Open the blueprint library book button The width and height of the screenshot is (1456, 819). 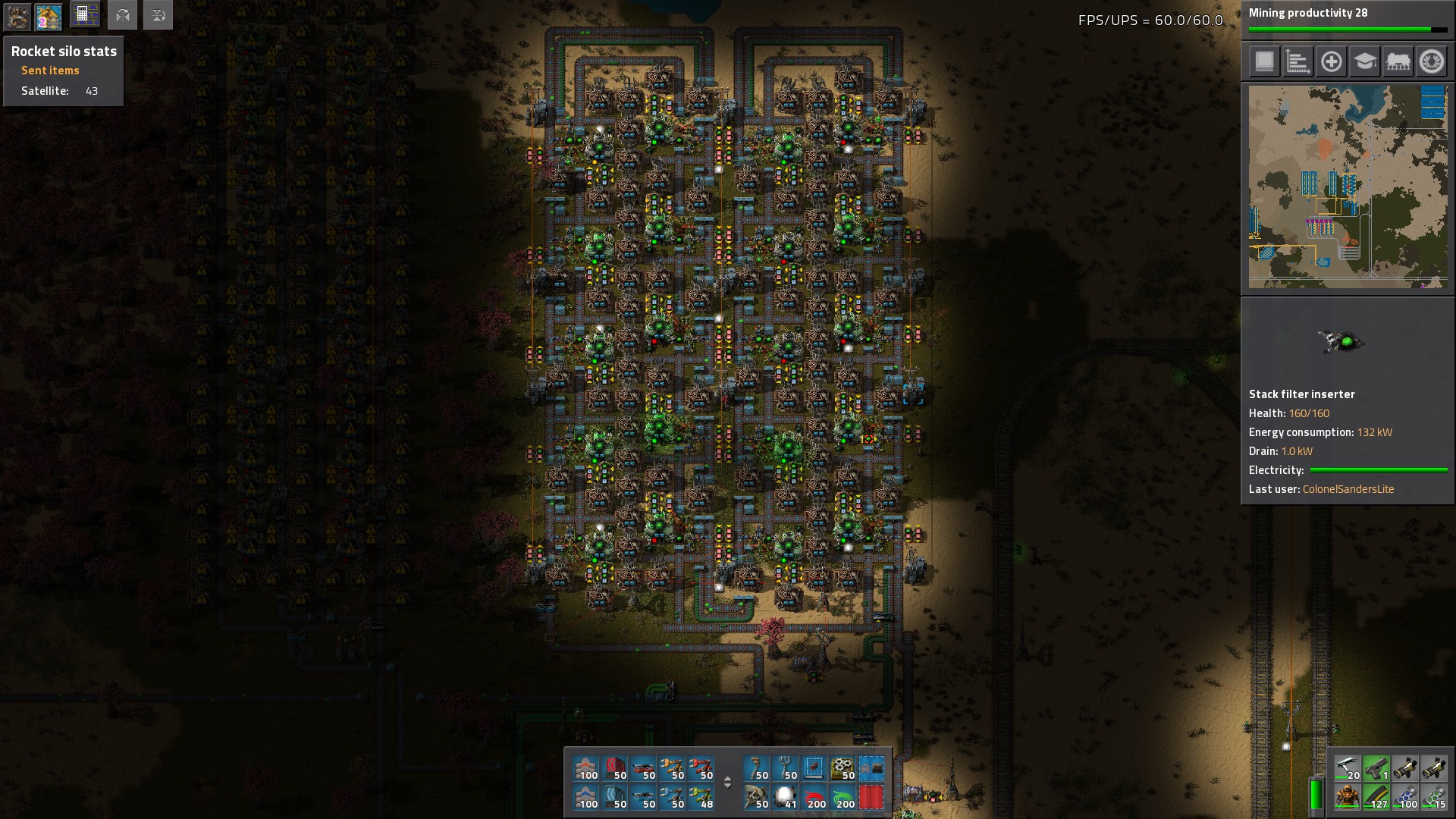1264,61
